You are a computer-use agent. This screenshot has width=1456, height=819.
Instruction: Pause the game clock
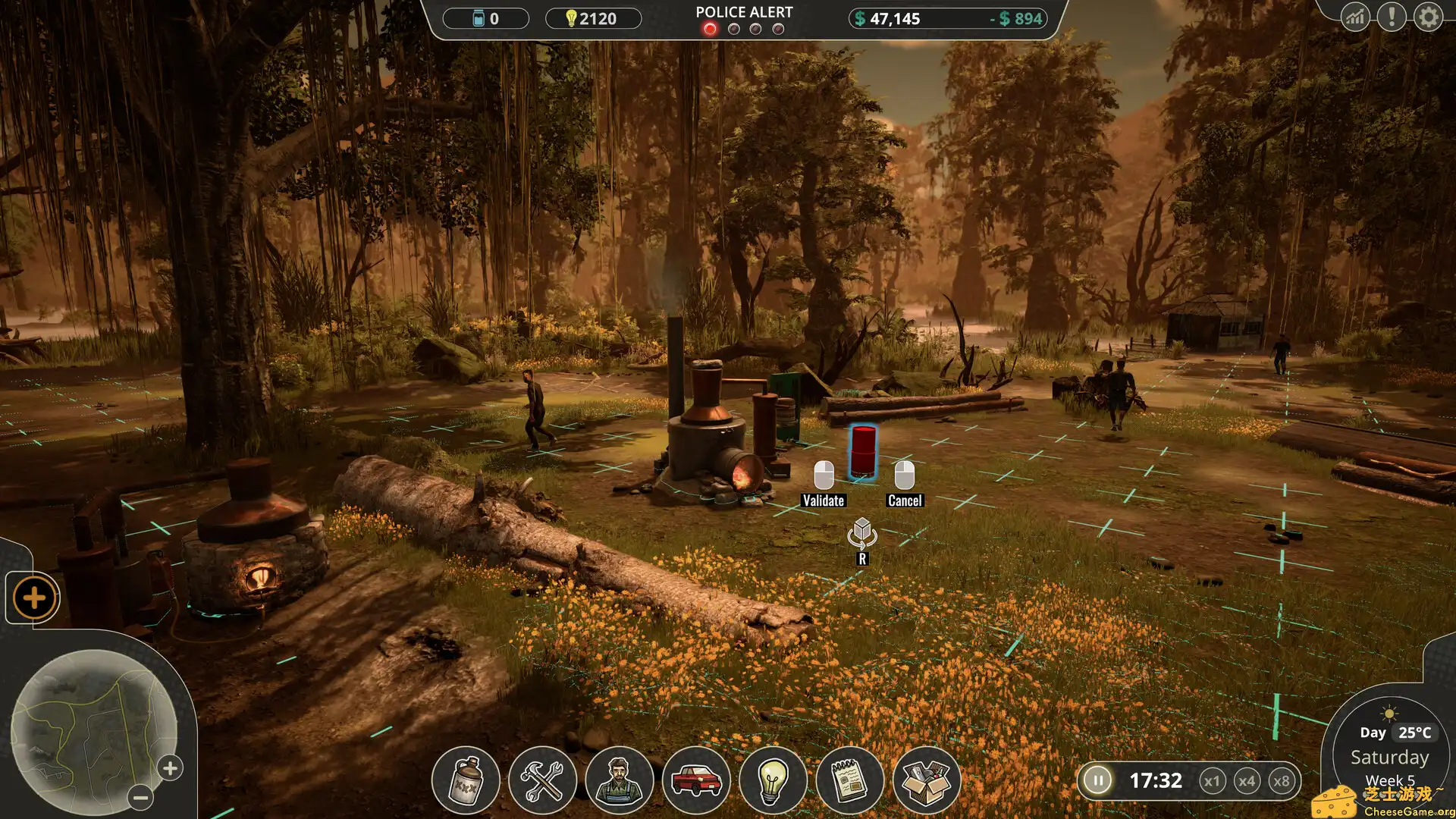click(x=1097, y=780)
